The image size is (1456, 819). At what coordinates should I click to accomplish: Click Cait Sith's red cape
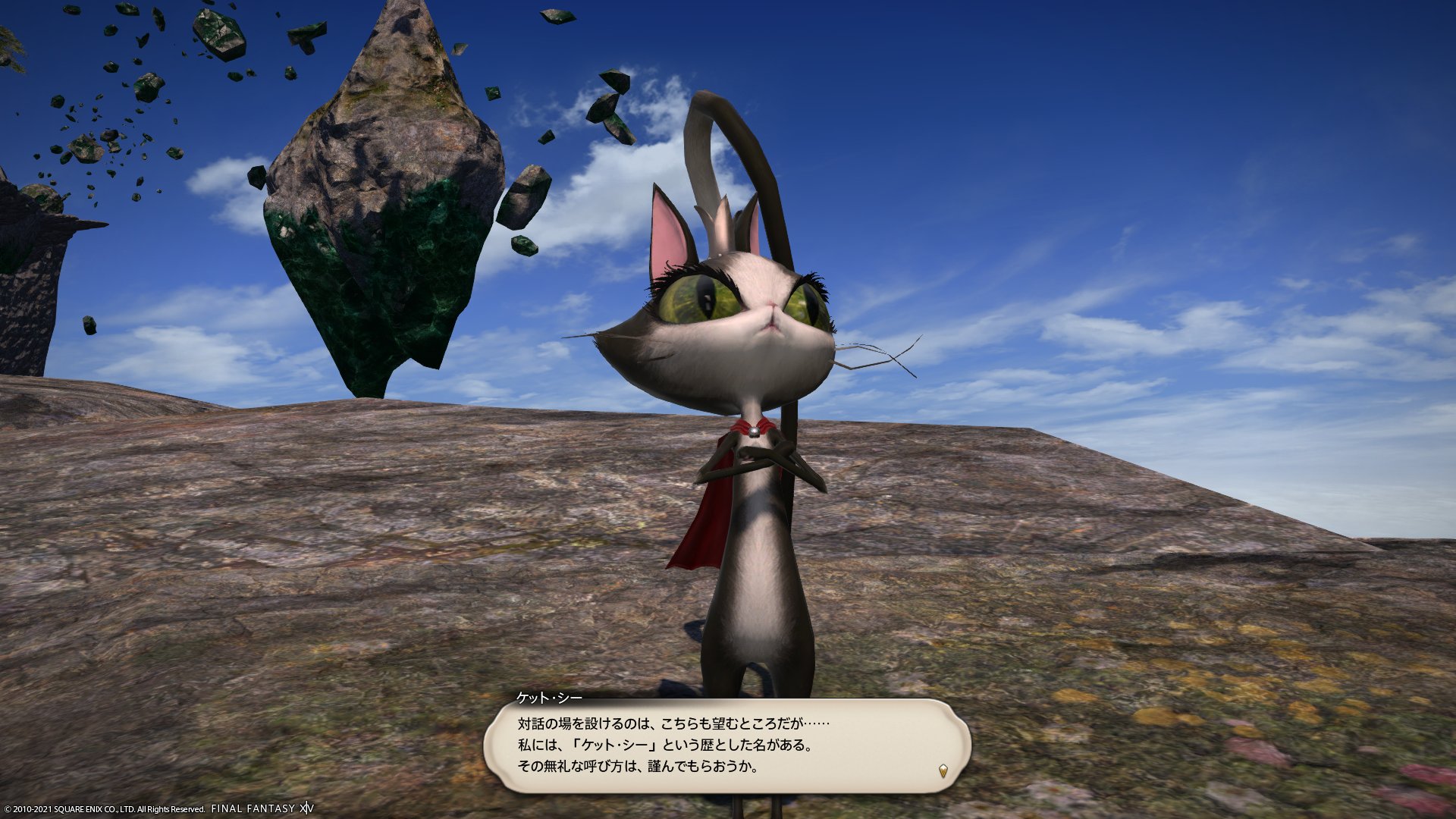tap(705, 523)
